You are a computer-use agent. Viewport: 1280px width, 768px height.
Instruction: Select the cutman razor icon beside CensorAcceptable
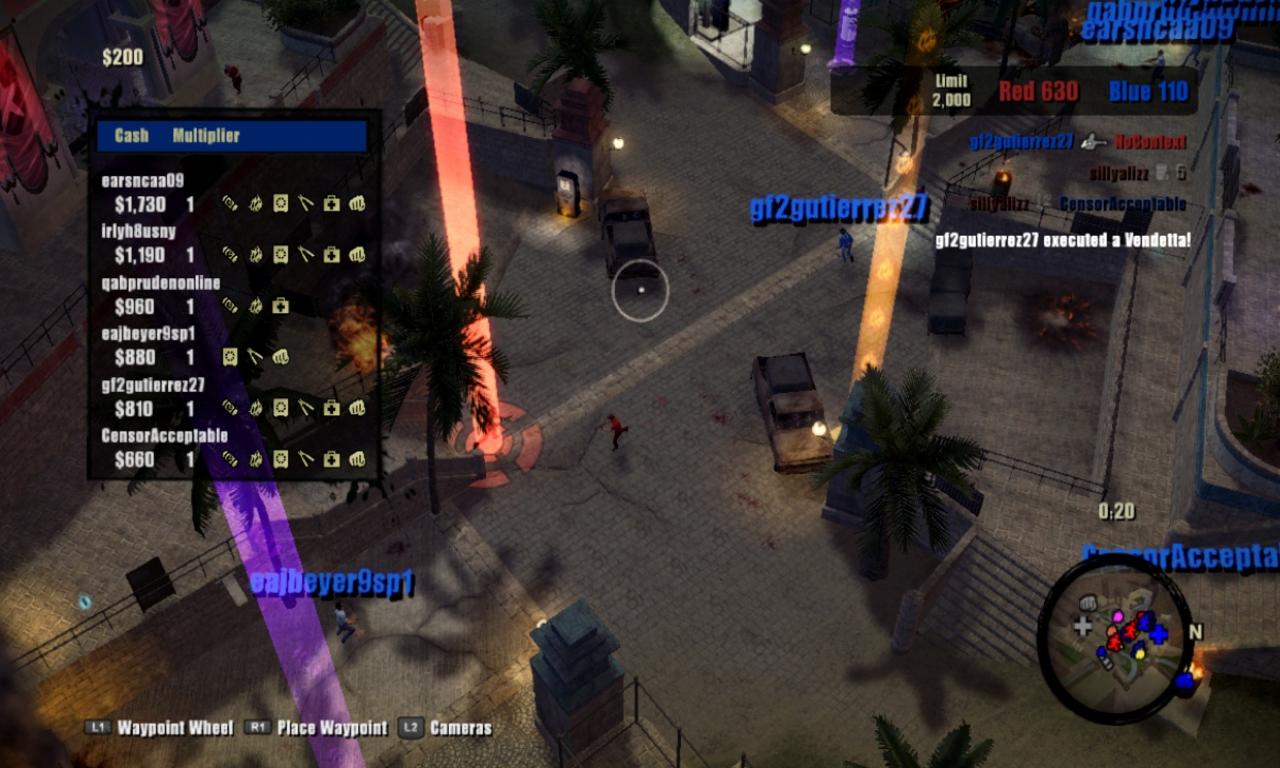tap(306, 457)
